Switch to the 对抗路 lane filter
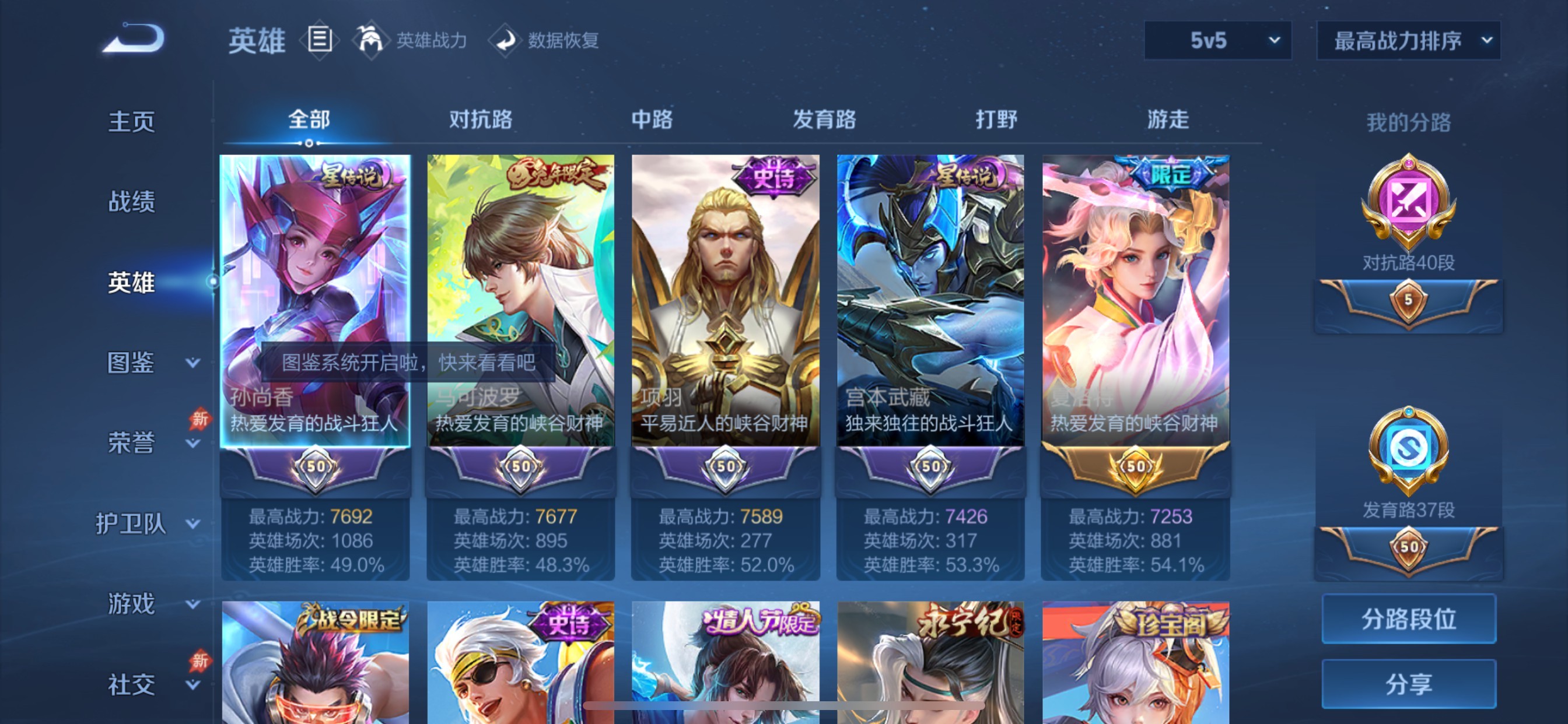 480,121
